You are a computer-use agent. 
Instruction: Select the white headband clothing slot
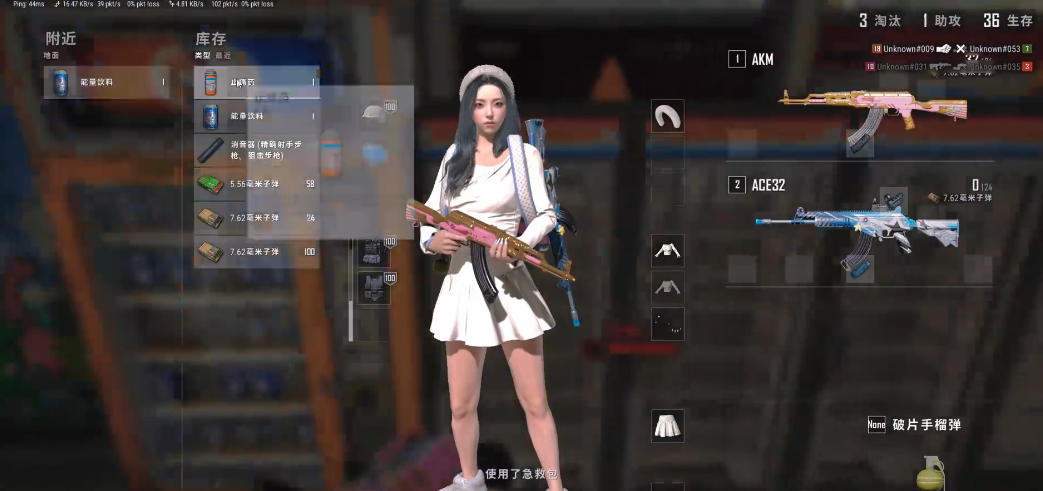(667, 116)
